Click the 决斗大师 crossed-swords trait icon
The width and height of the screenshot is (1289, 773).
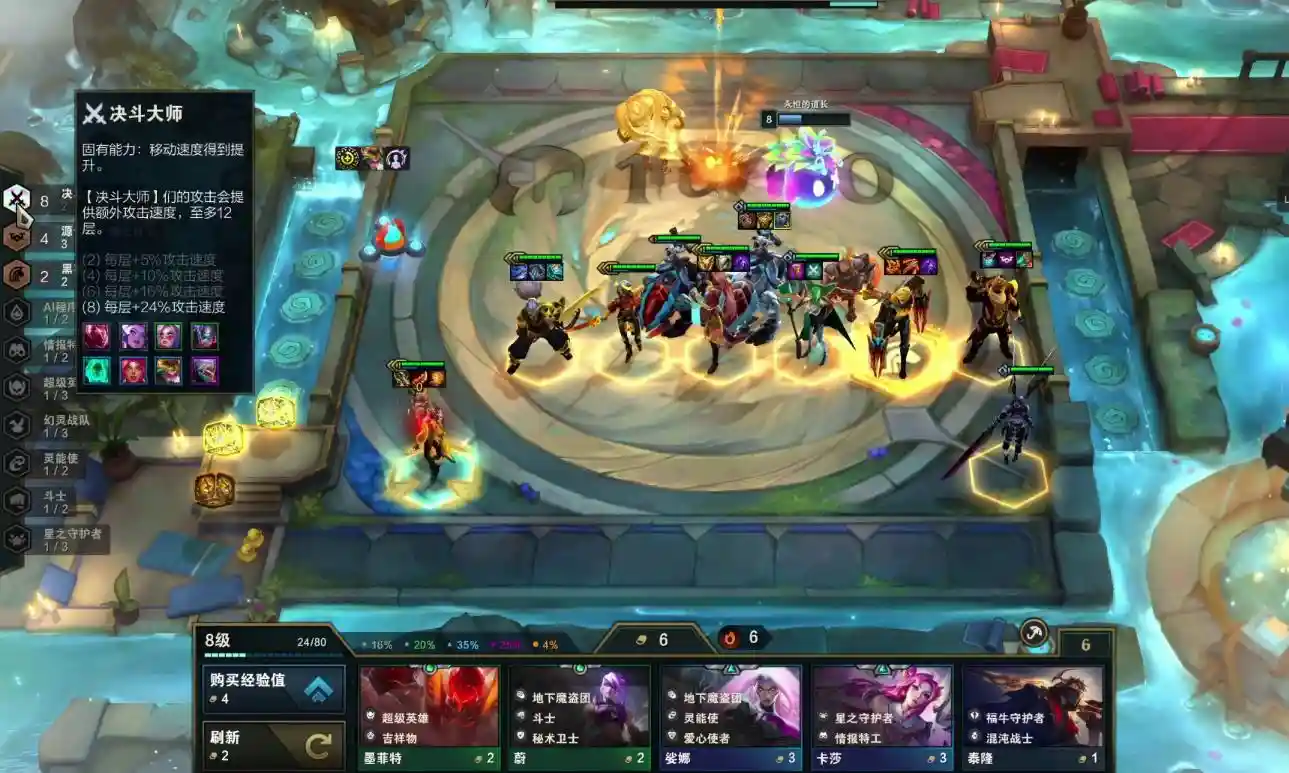[x=17, y=200]
